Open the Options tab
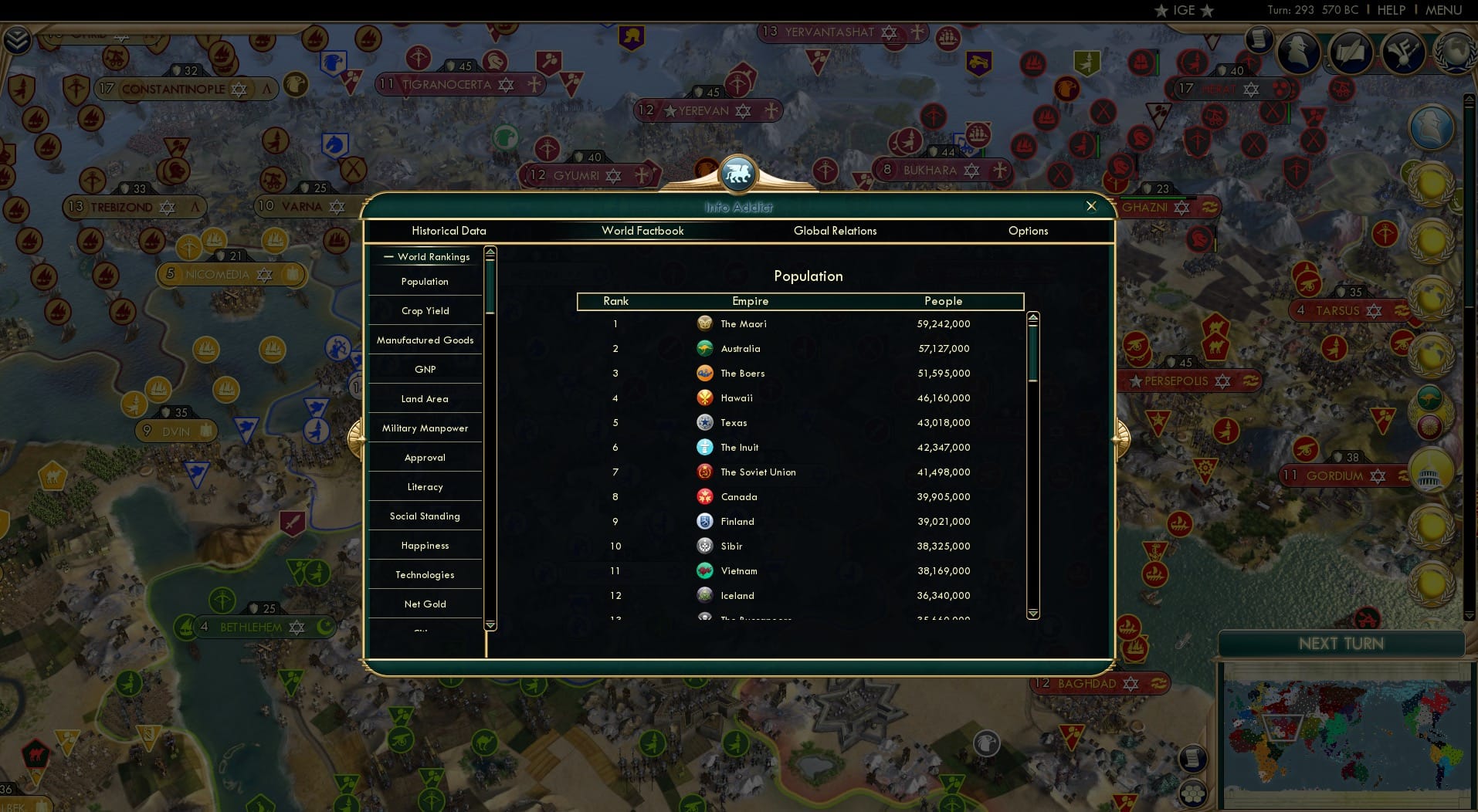The width and height of the screenshot is (1478, 812). (1028, 231)
